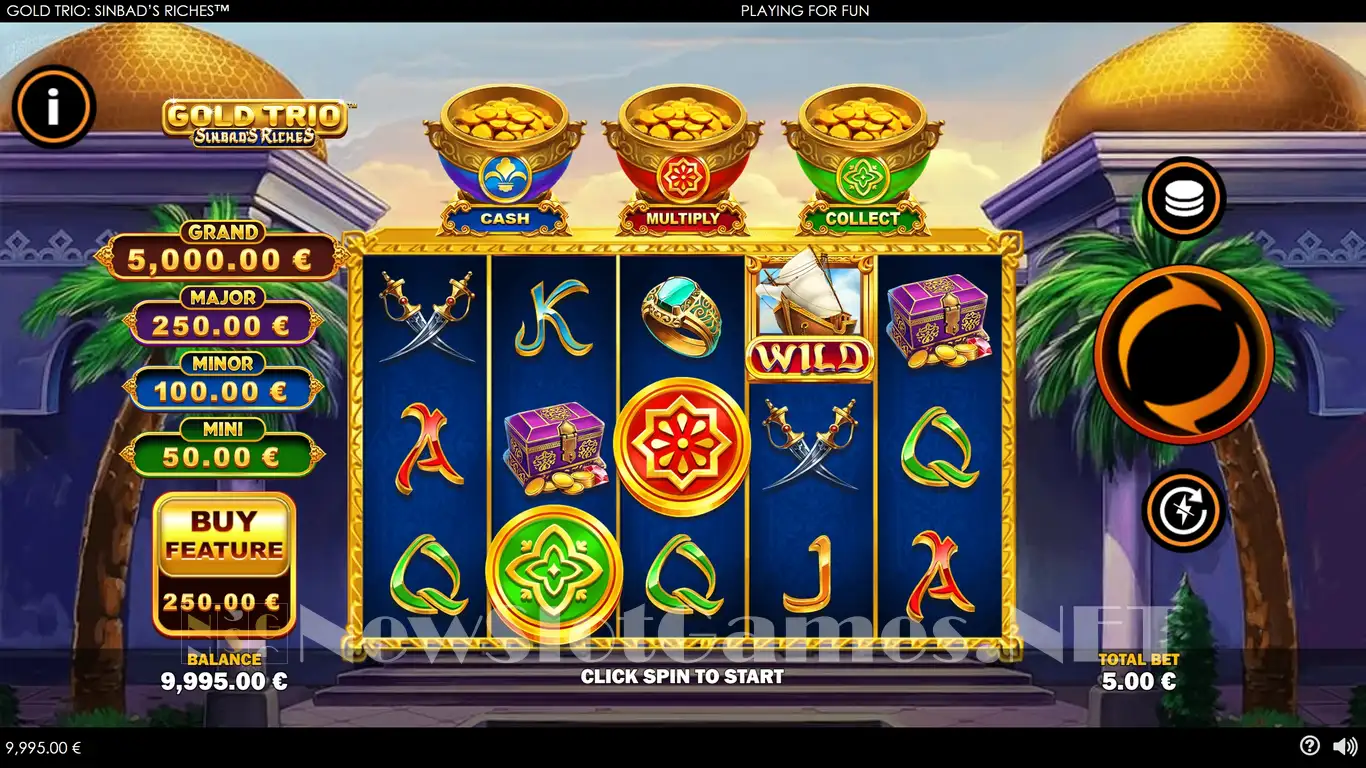This screenshot has width=1366, height=768.
Task: Click the Buy Feature button
Action: click(x=224, y=562)
